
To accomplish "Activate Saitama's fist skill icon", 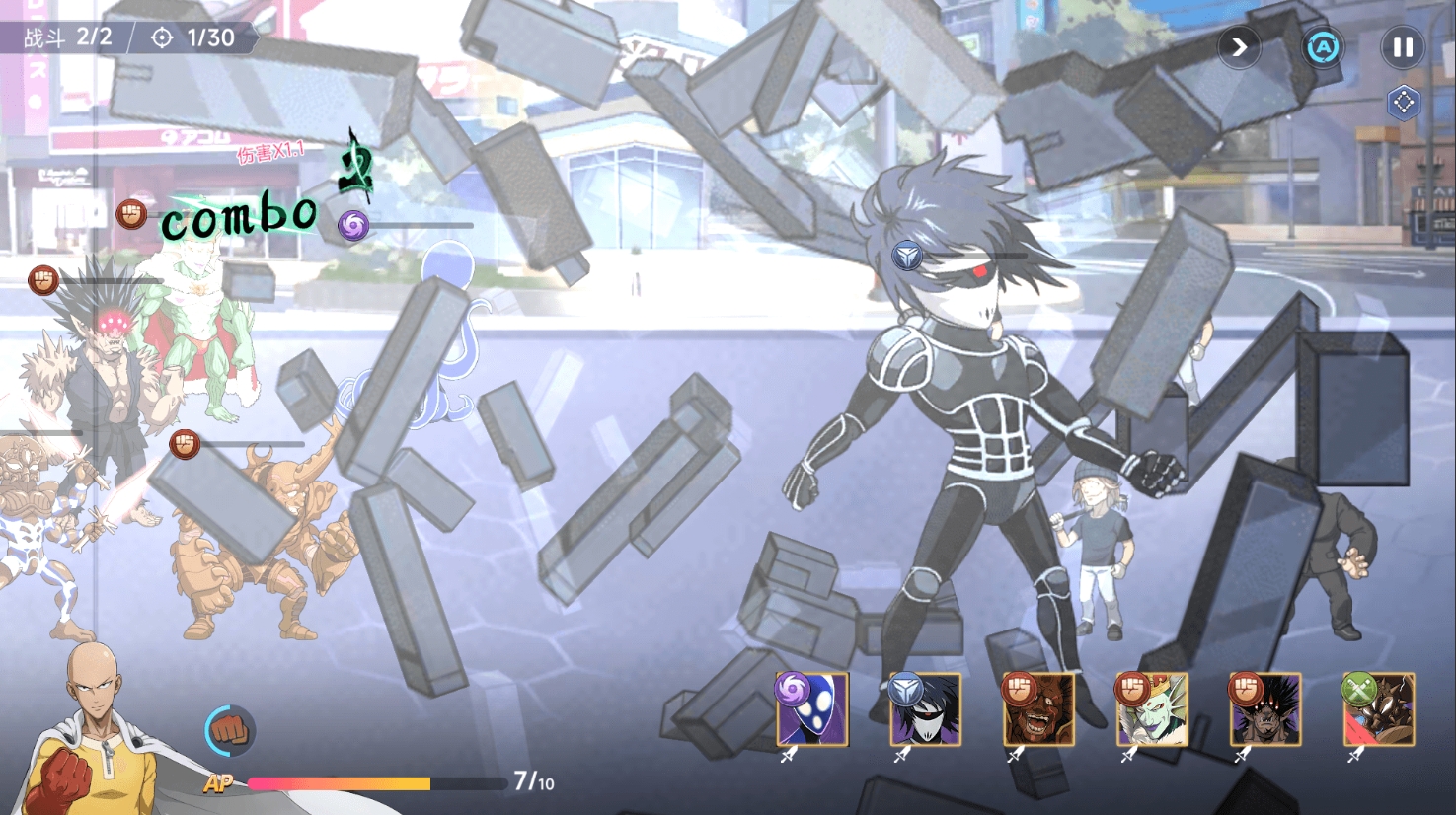I will 230,731.
